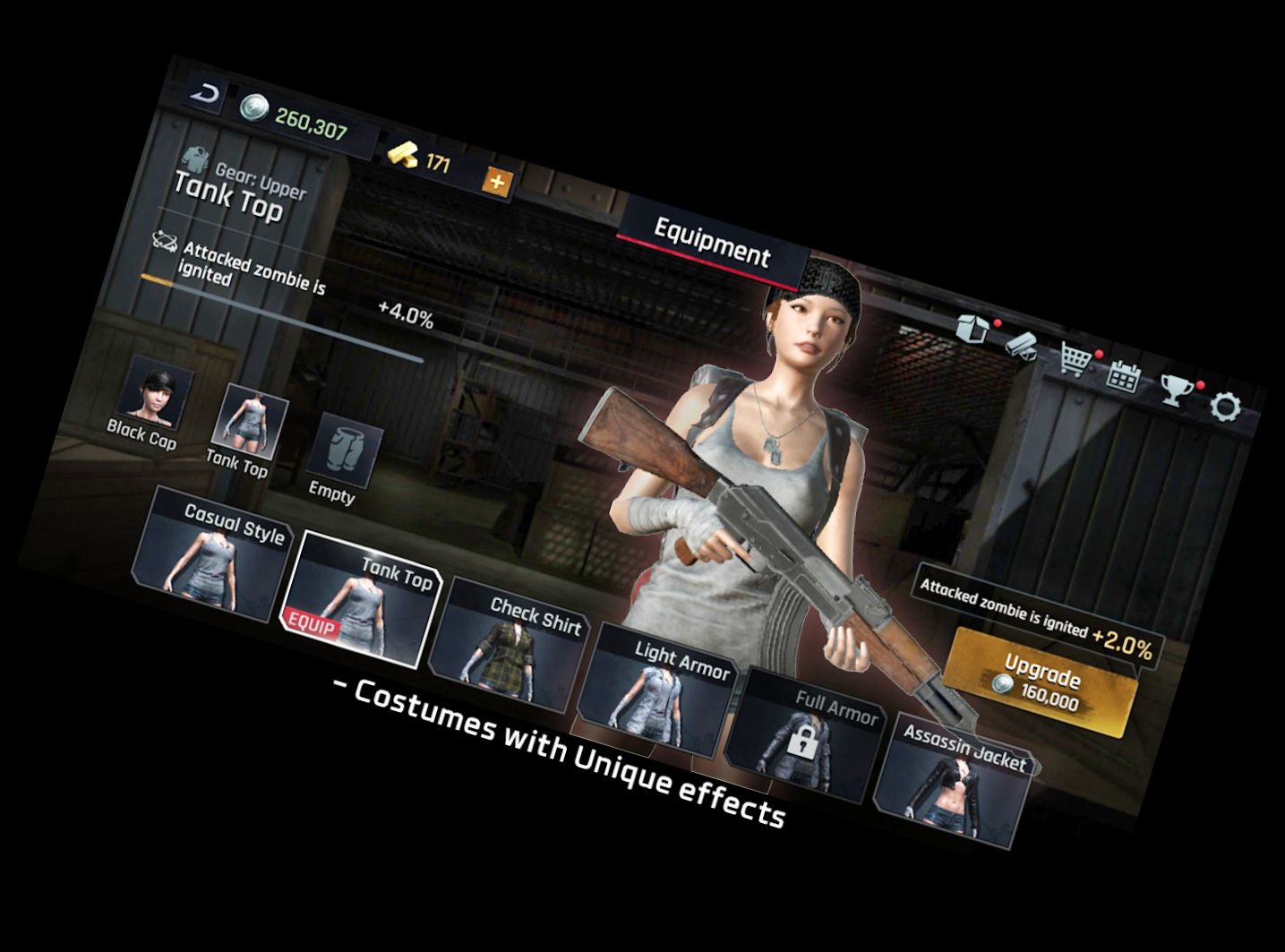The height and width of the screenshot is (952, 1285).
Task: Open settings with the gear icon
Action: 1226,407
